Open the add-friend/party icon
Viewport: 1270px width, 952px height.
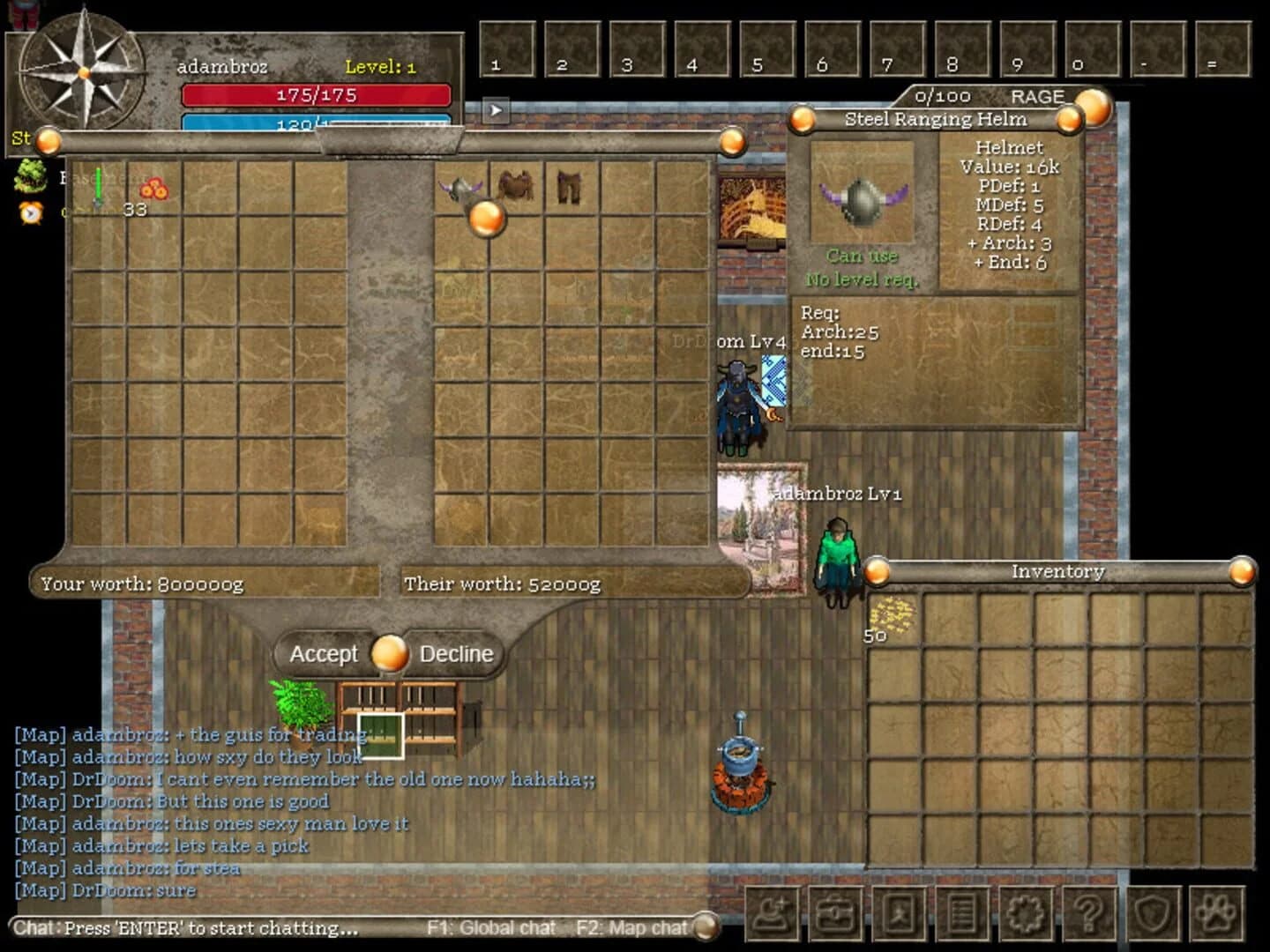click(772, 914)
